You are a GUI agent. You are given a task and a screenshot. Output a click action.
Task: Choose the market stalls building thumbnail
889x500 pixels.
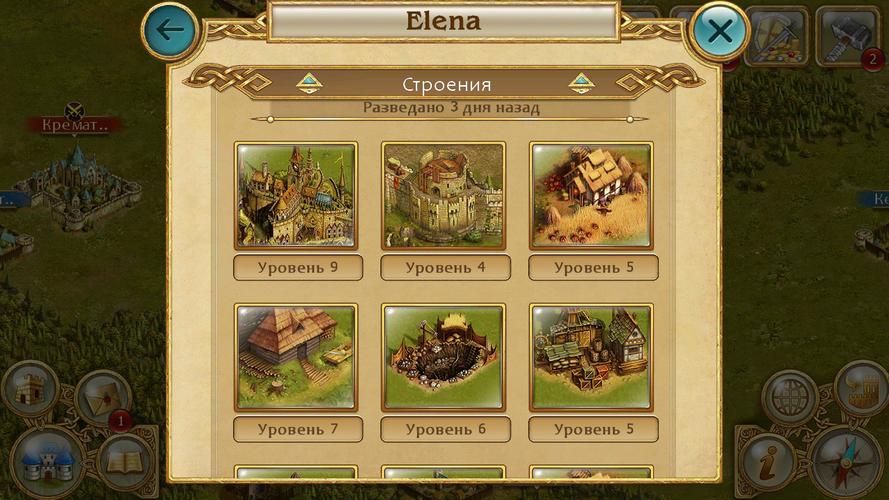tap(591, 357)
